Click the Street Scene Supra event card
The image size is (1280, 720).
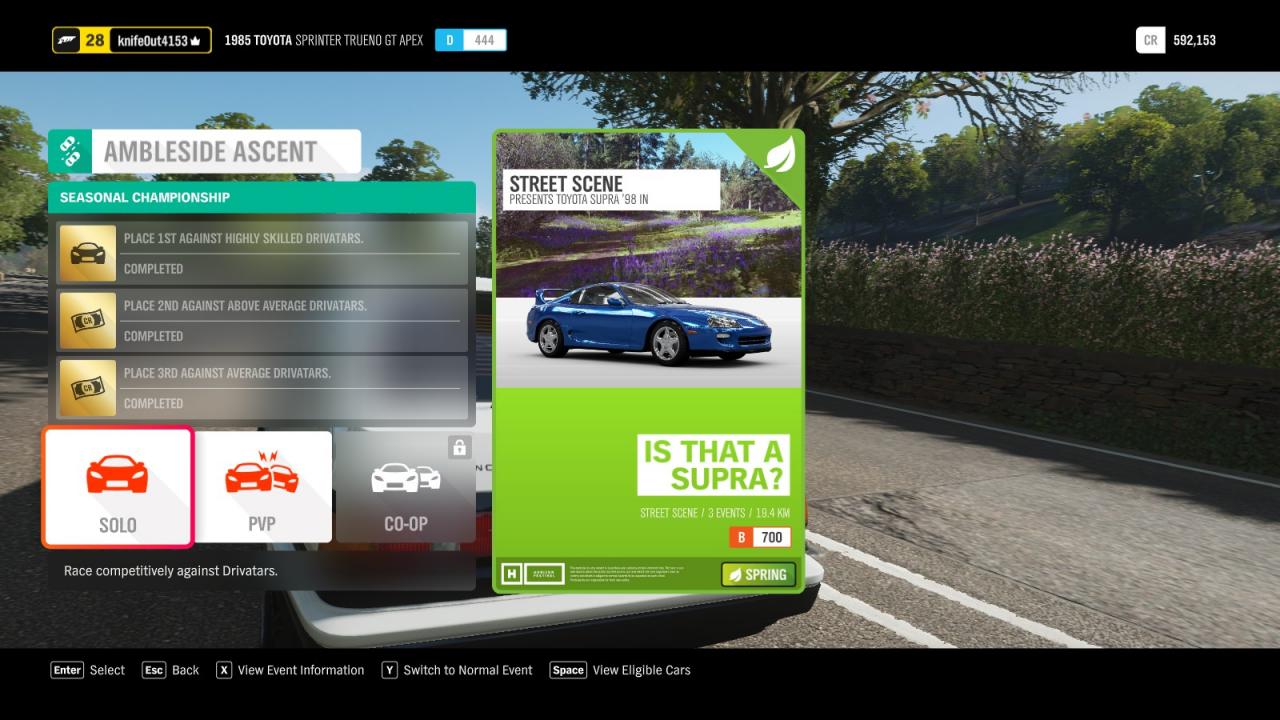[x=648, y=360]
